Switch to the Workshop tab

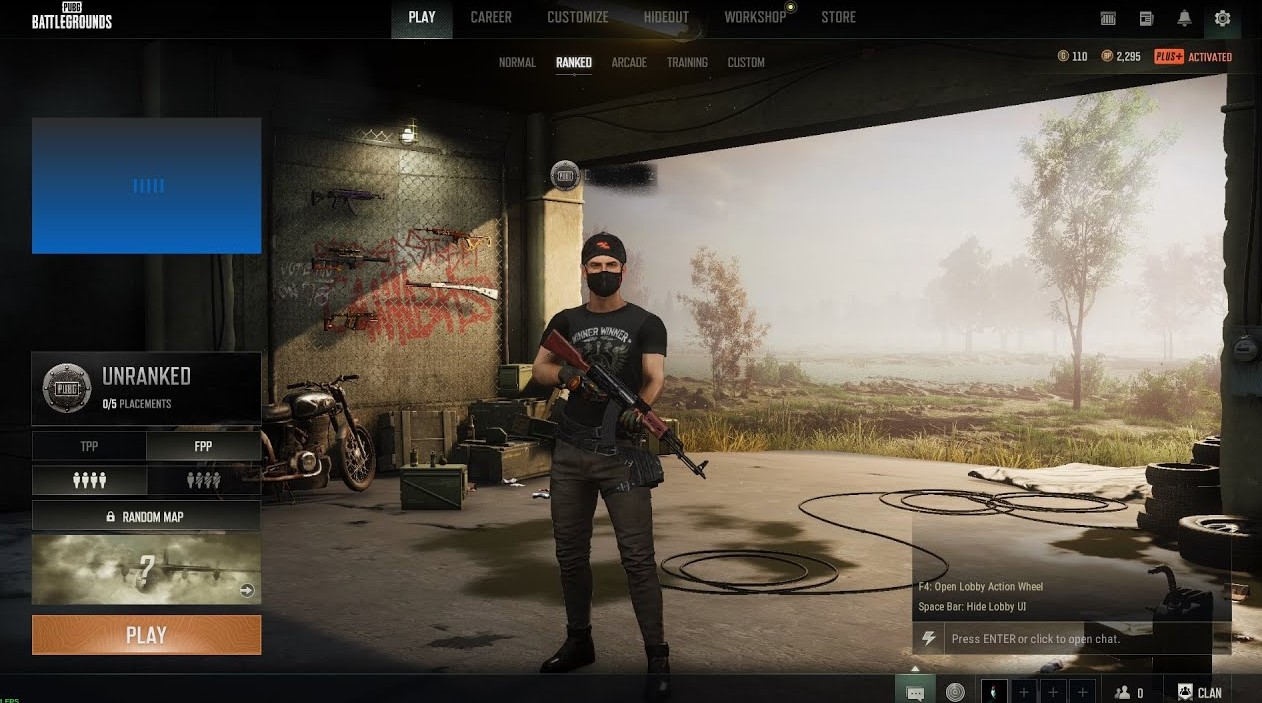tap(755, 17)
